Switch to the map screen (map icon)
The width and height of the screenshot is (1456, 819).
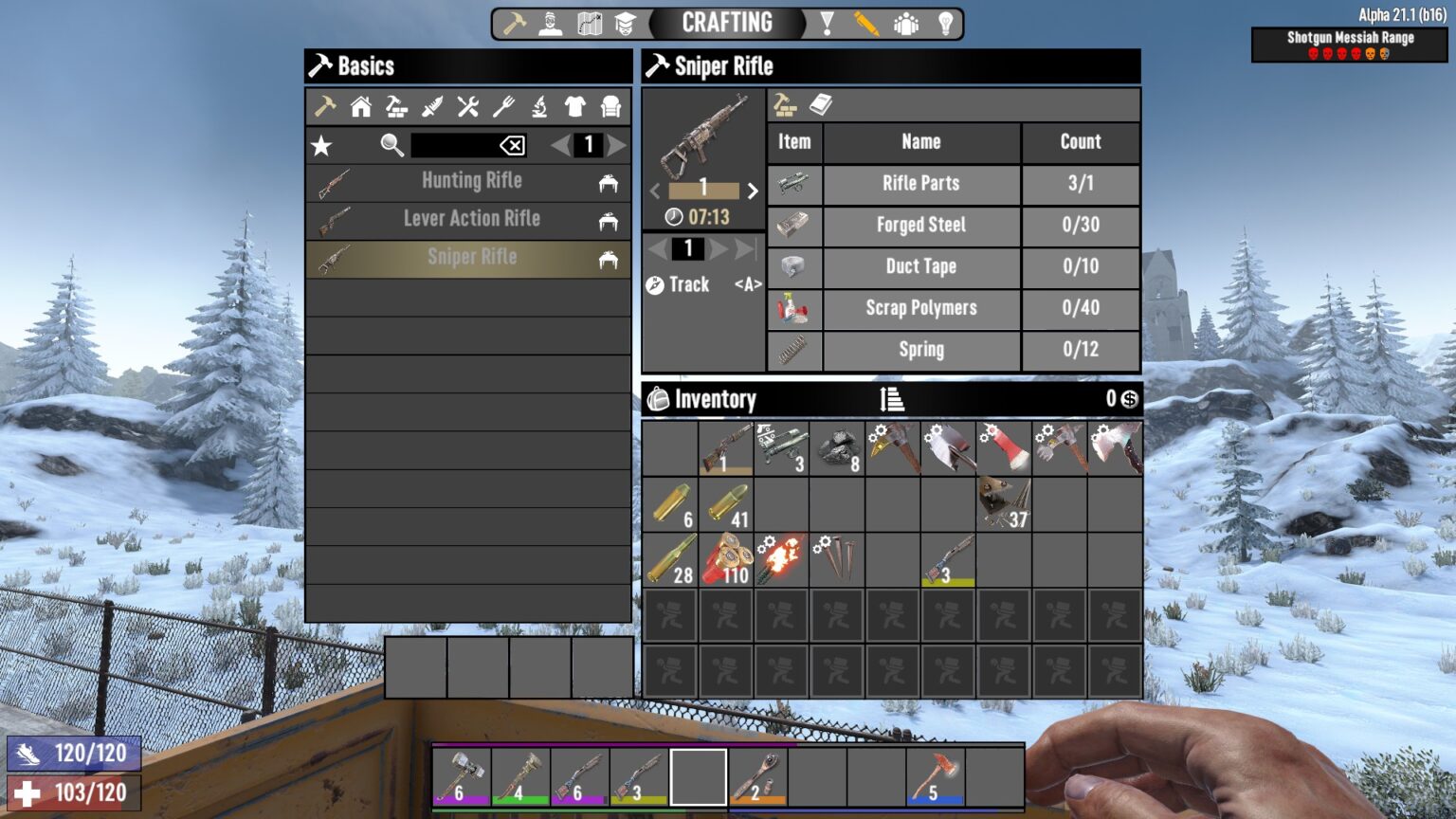coord(590,22)
